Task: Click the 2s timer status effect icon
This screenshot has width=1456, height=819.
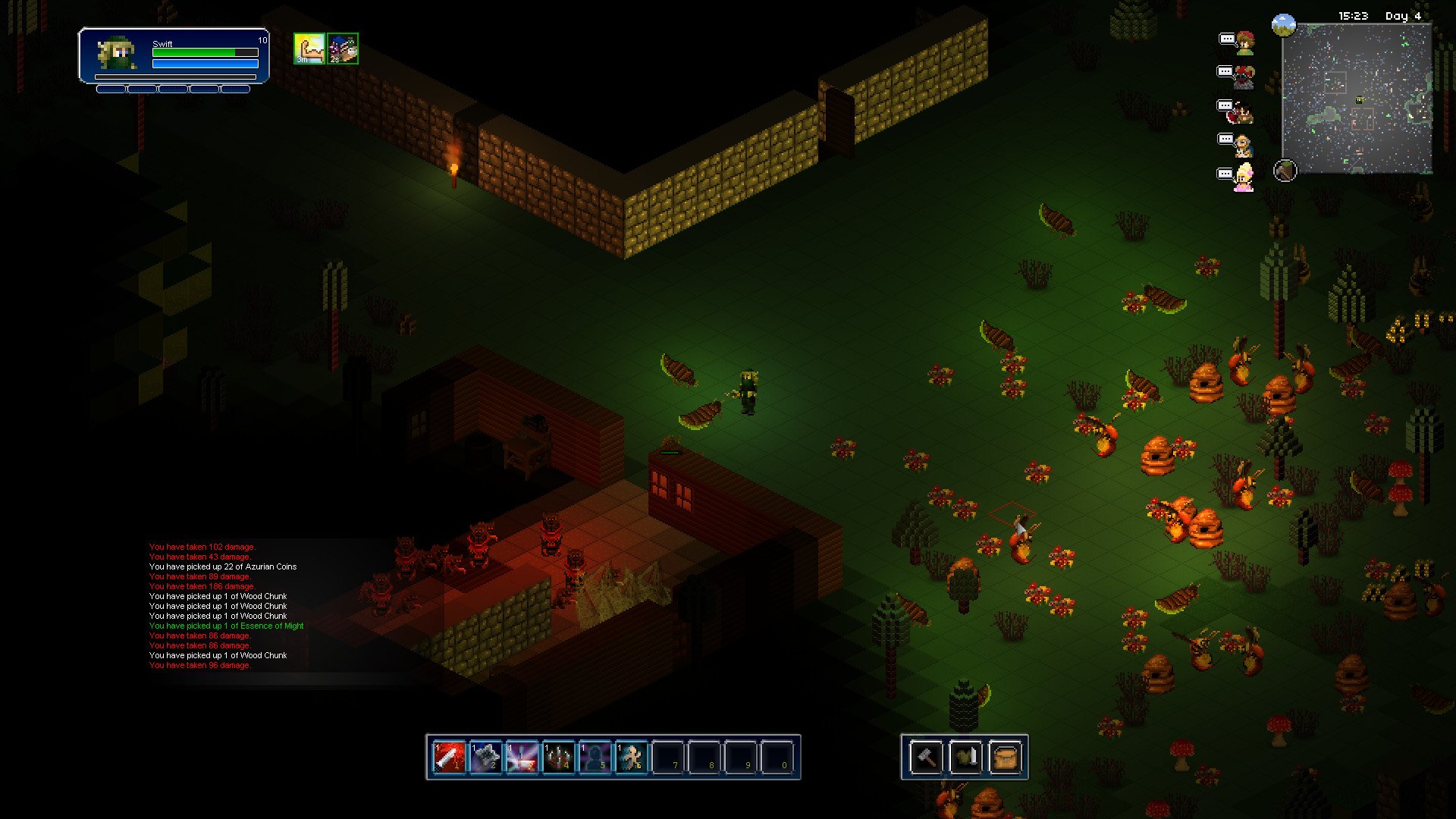Action: [x=343, y=49]
